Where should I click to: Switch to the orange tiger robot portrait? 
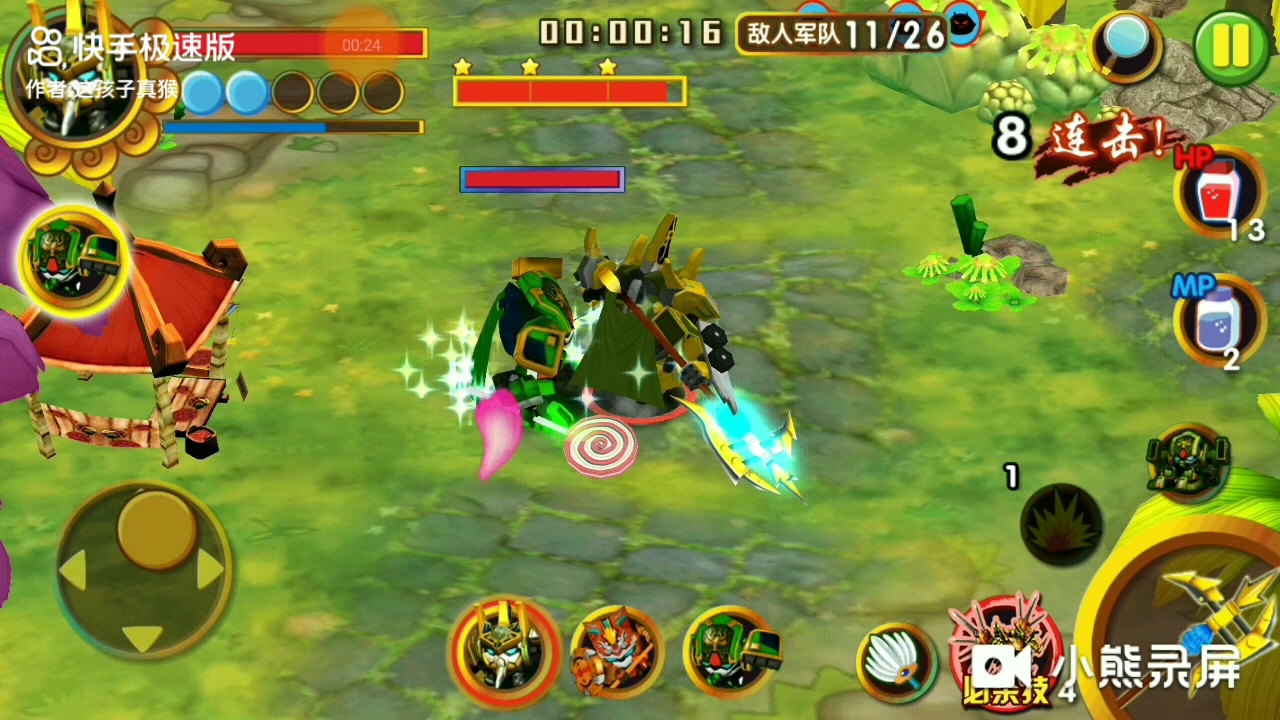[617, 652]
